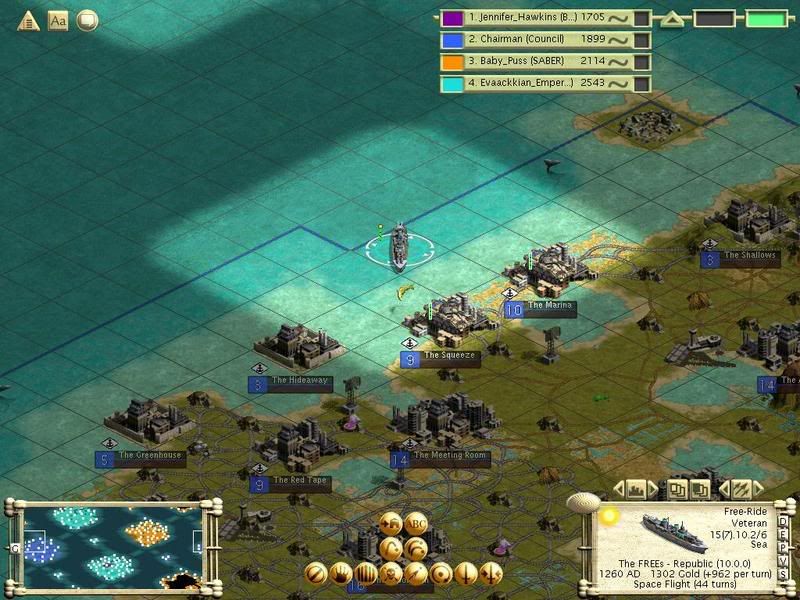Open the advisors speech-bubble button
800x600 pixels.
(88, 20)
